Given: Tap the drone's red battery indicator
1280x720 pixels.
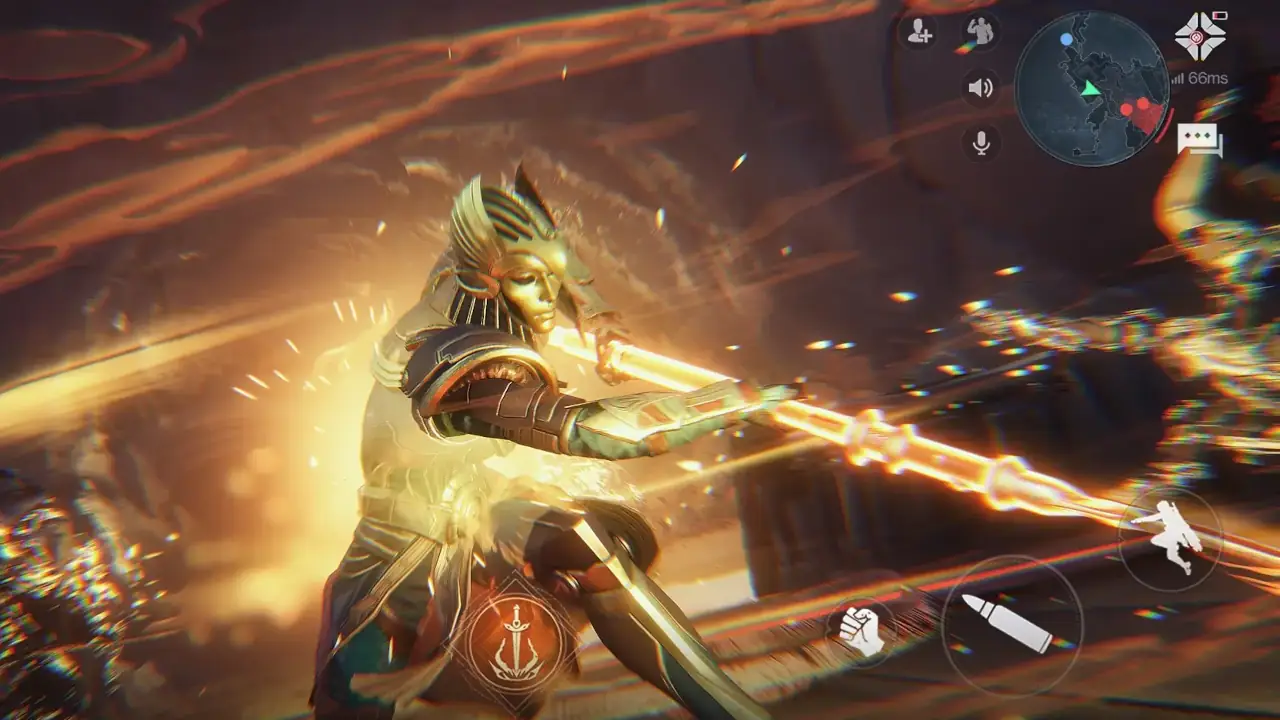Looking at the screenshot, I should tap(1219, 15).
